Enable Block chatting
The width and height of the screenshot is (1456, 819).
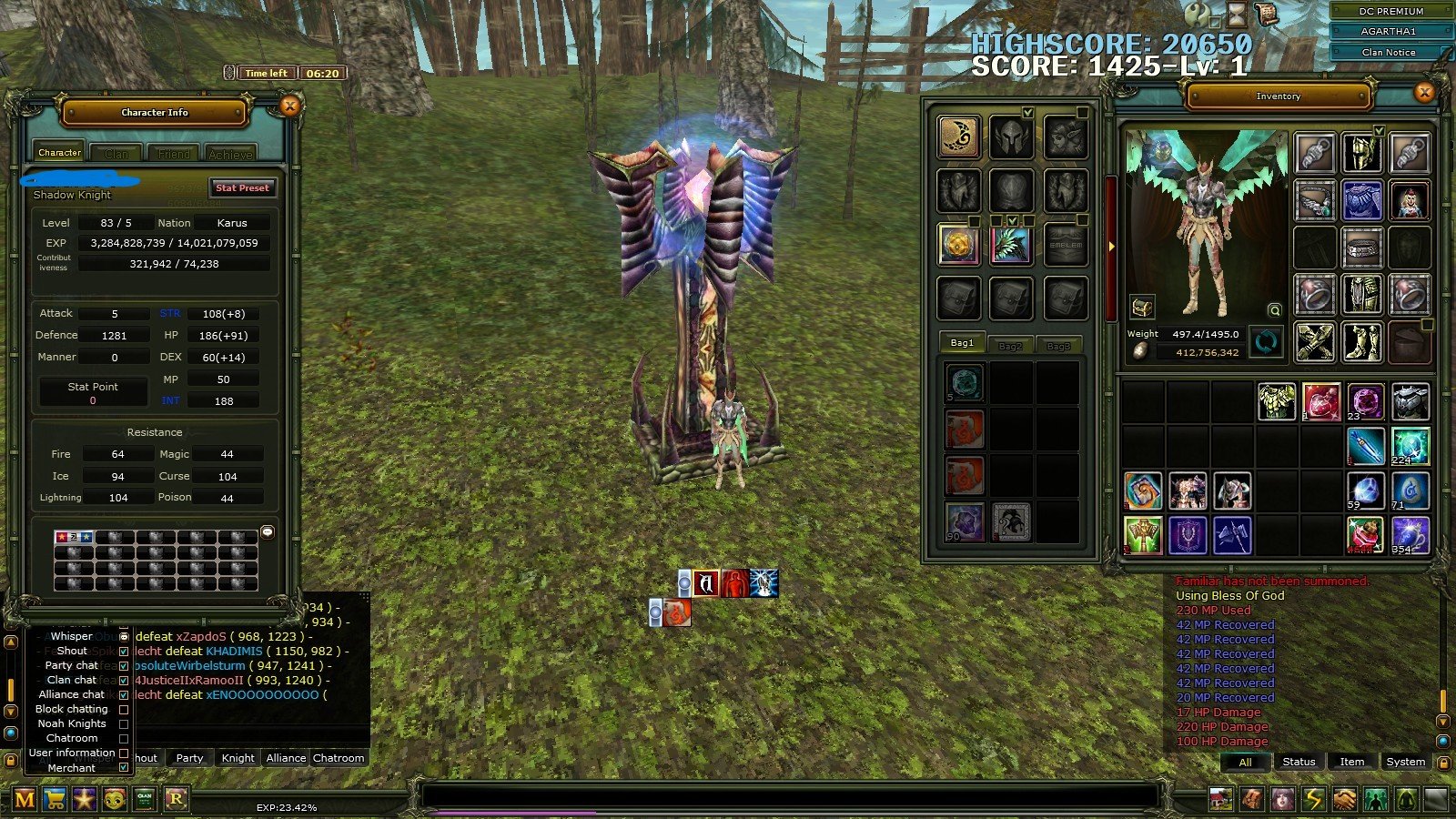click(x=124, y=709)
